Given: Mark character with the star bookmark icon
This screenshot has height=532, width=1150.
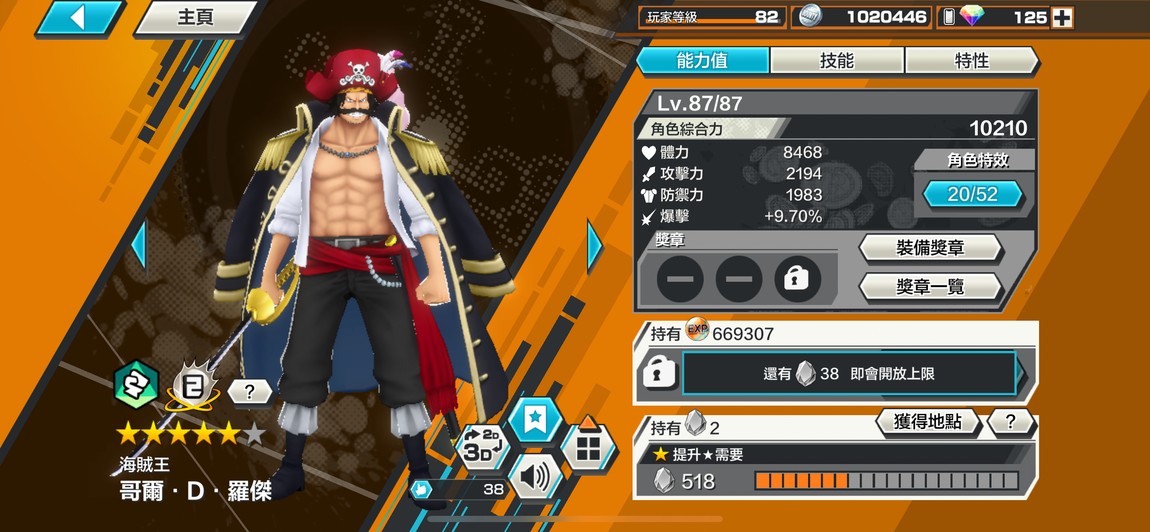Looking at the screenshot, I should point(537,420).
